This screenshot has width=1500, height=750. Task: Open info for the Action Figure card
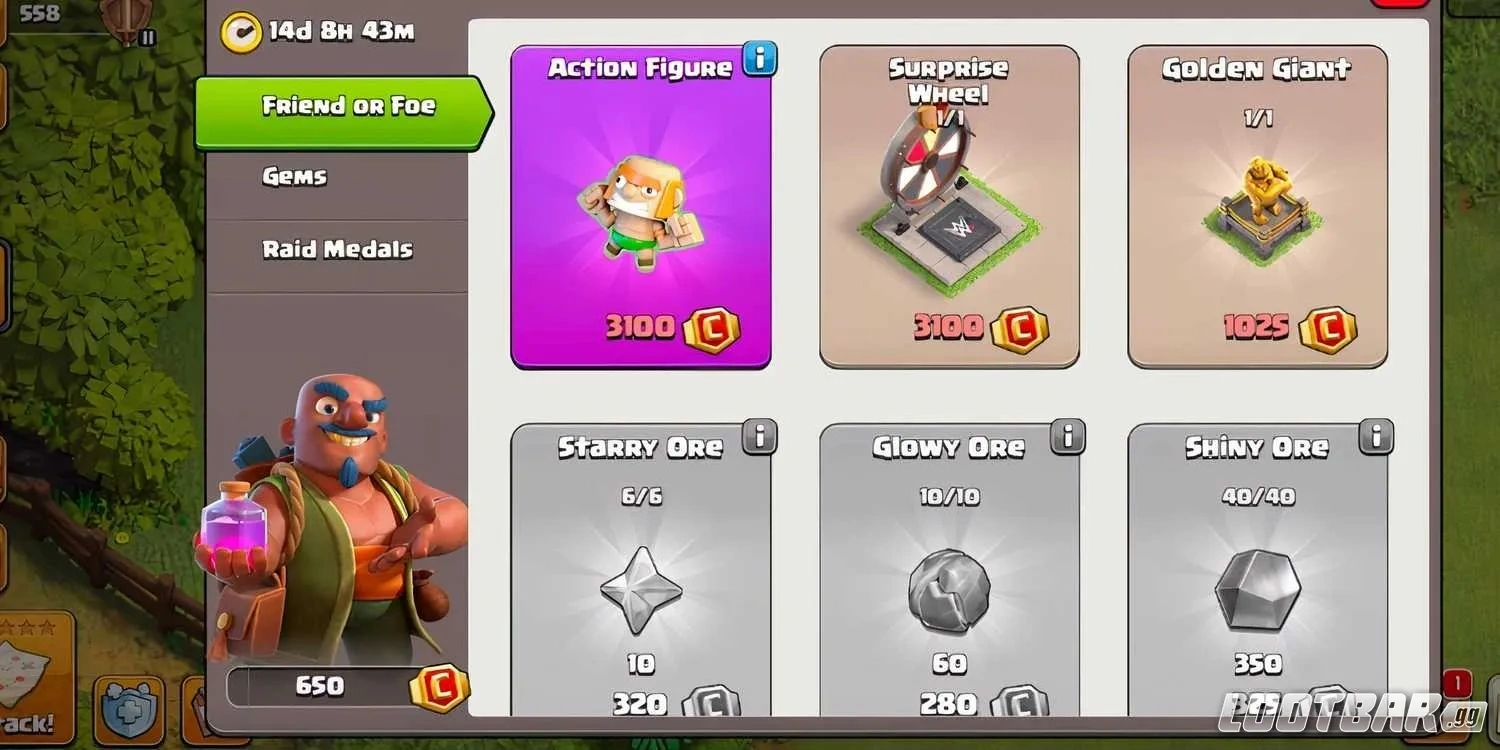758,59
